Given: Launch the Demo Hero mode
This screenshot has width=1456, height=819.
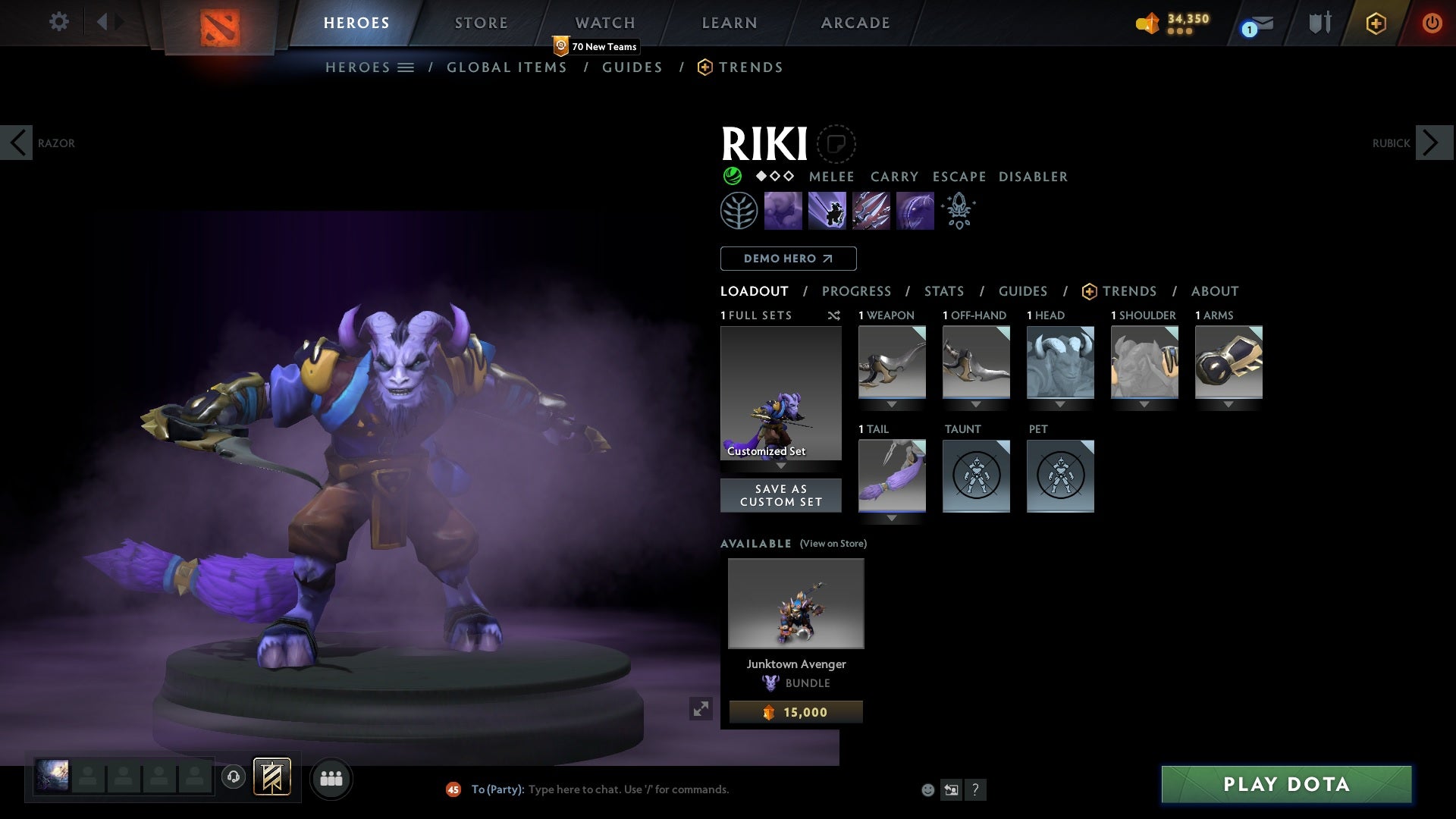Looking at the screenshot, I should [788, 259].
